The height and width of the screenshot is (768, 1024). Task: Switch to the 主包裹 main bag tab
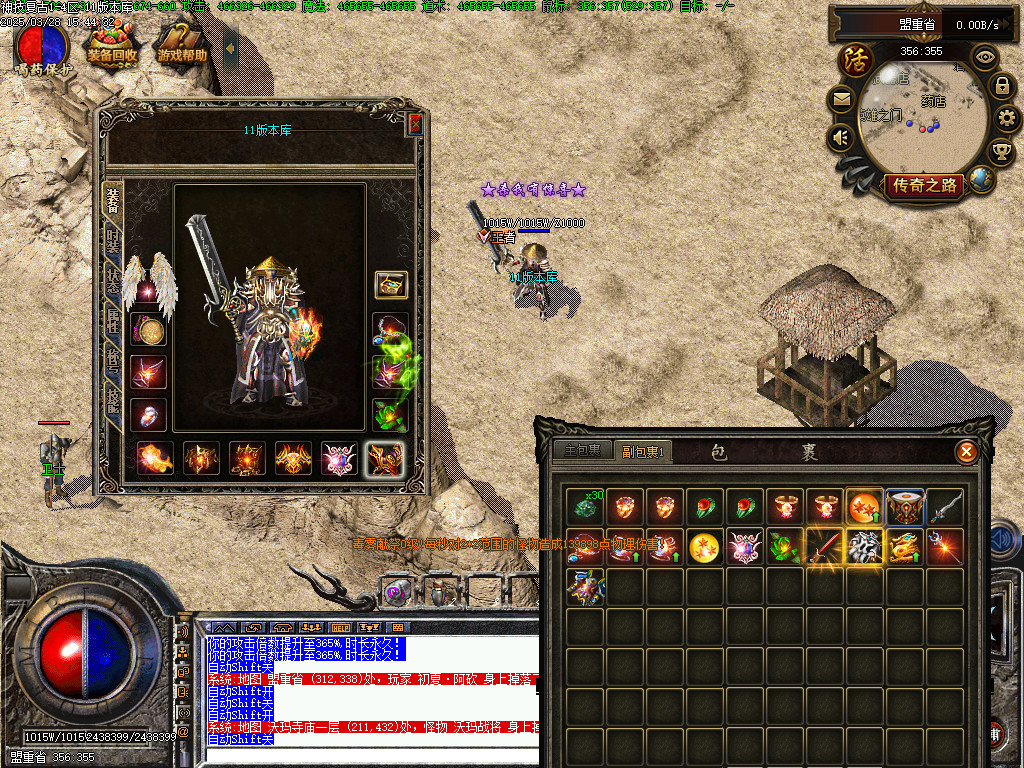pos(582,451)
